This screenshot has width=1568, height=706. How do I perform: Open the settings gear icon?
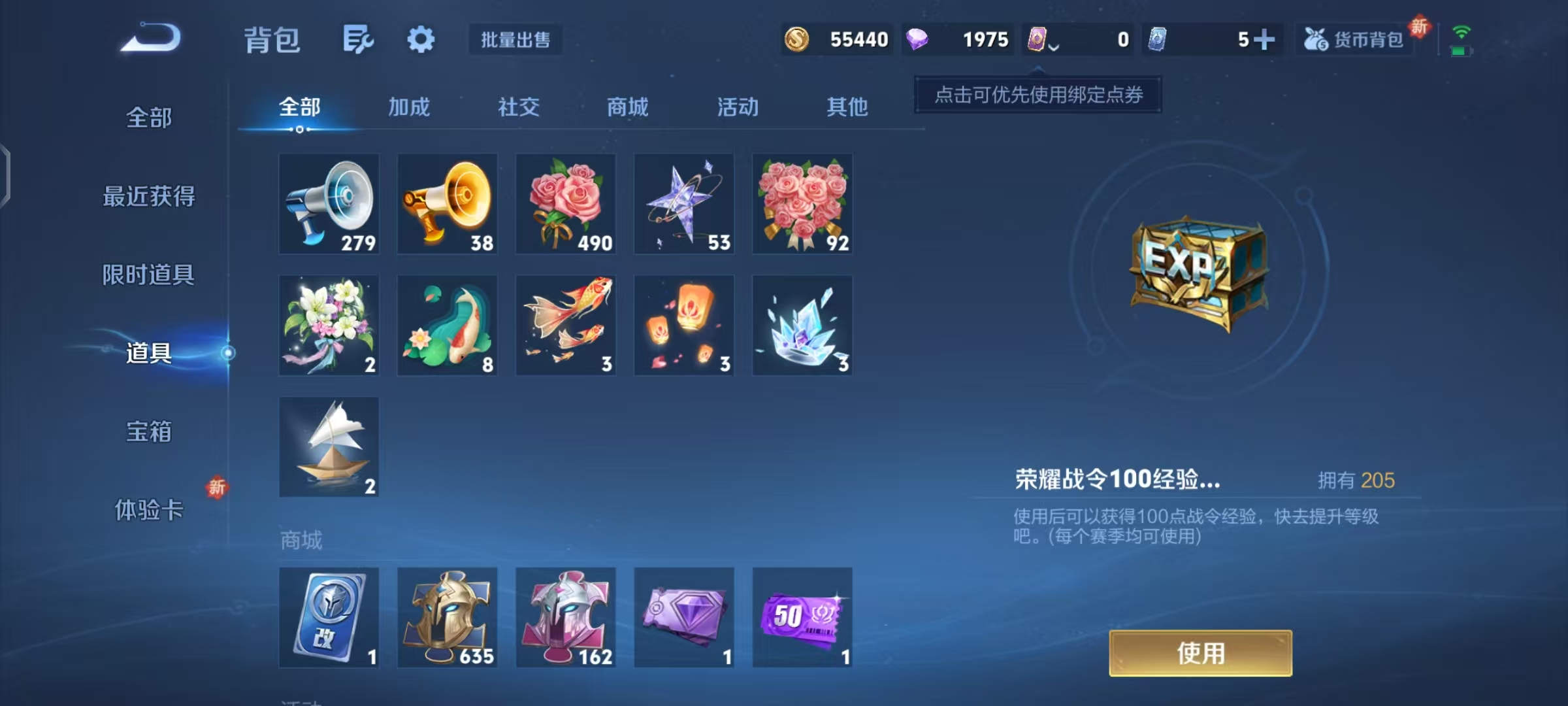click(421, 39)
